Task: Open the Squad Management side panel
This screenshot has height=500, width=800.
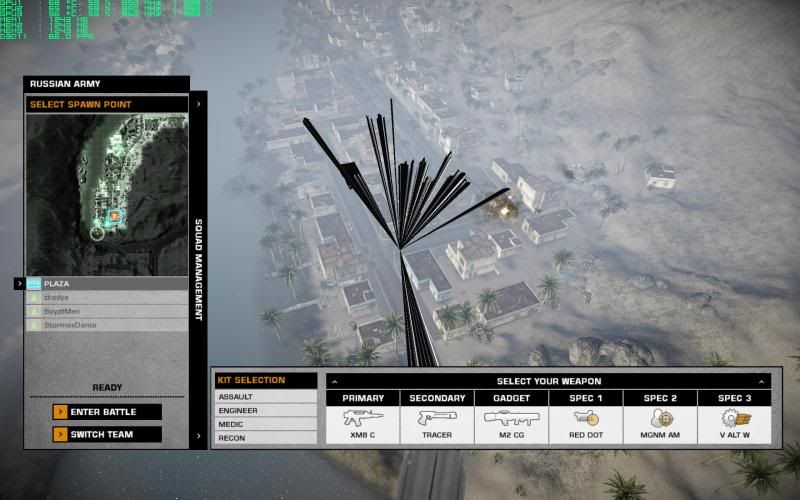Action: coord(198,270)
